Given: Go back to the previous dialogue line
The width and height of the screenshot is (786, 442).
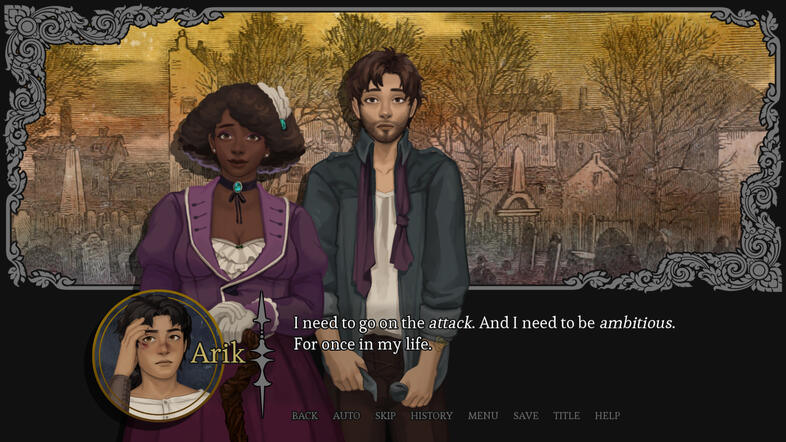Looking at the screenshot, I should coord(304,416).
